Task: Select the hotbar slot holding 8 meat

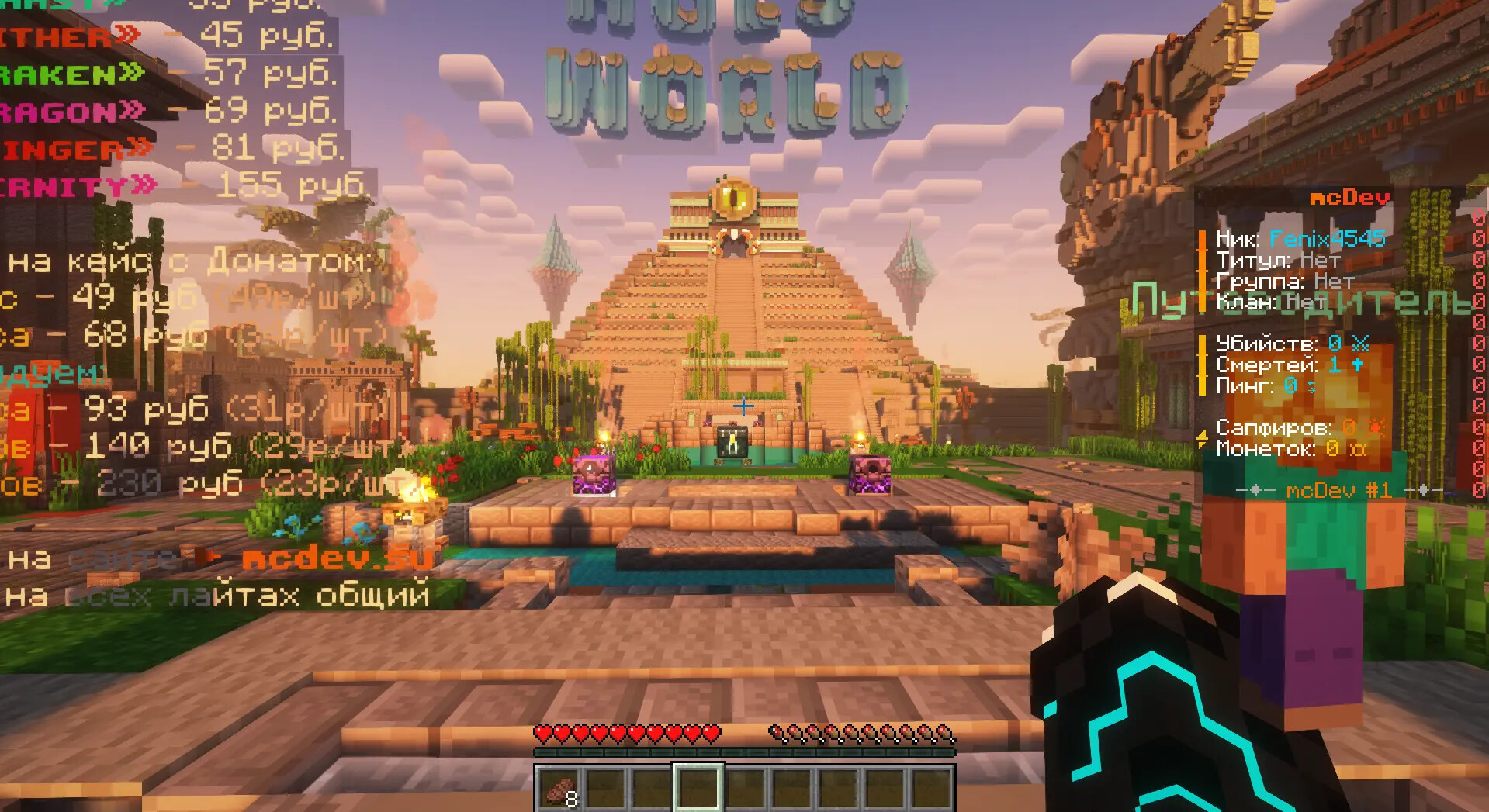Action: (559, 789)
